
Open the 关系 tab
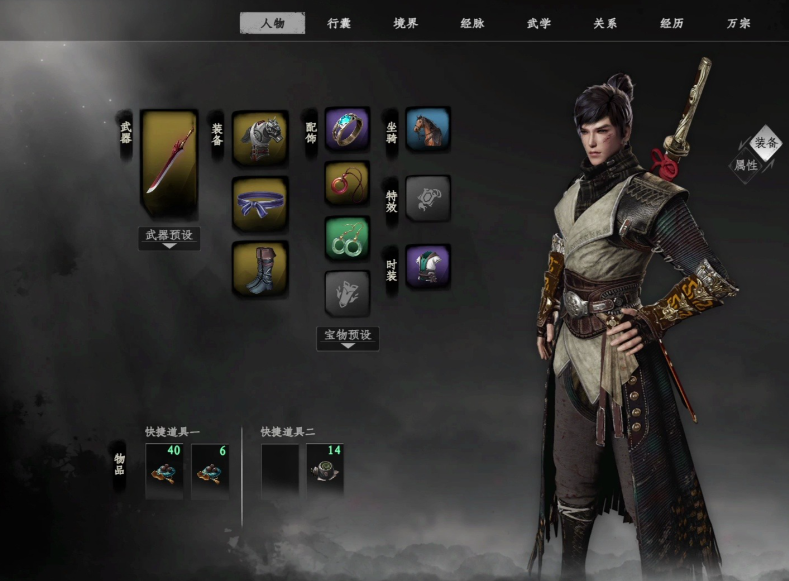(605, 23)
